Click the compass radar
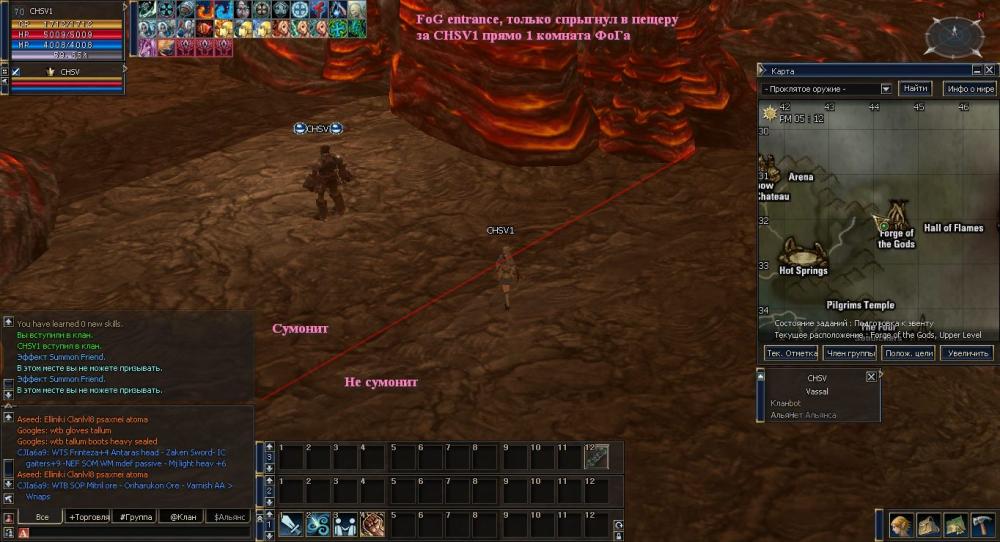This screenshot has width=1000, height=542. [946, 37]
